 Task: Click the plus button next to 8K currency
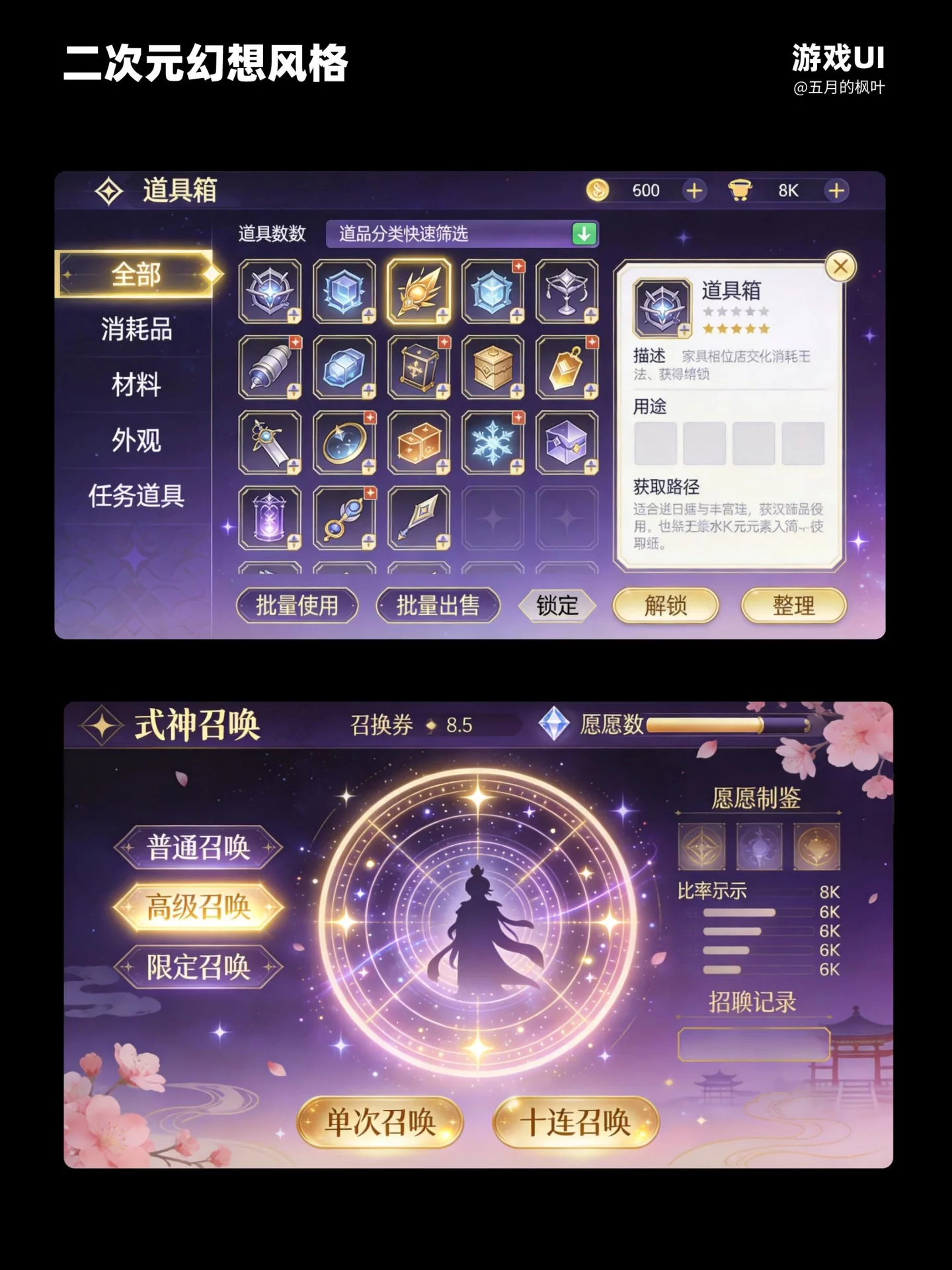837,190
